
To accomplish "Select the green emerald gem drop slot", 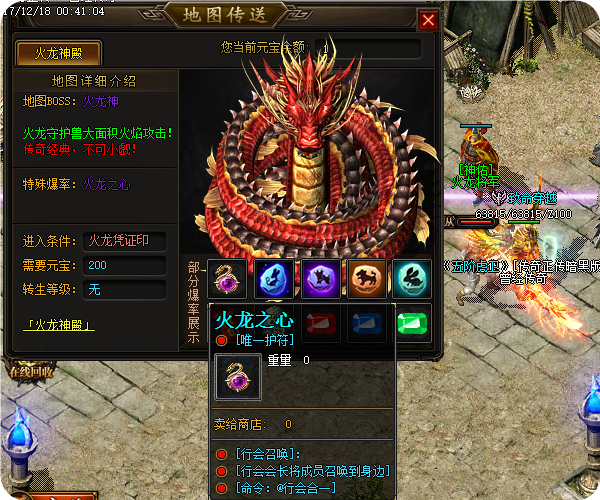I will click(x=411, y=323).
